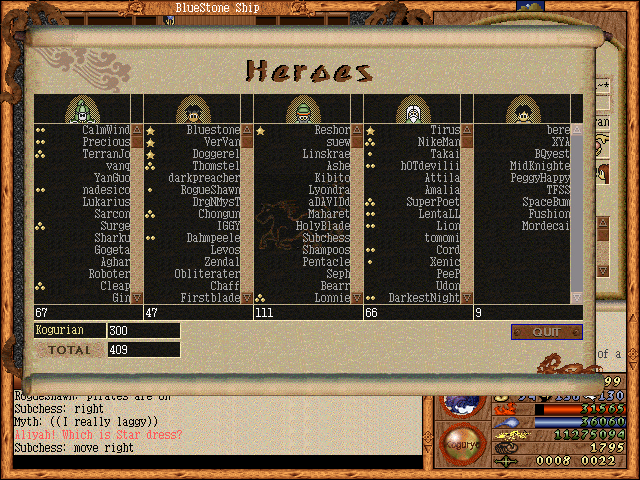
Task: Click down arrow beside the Firstblade row
Action: pos(247,297)
